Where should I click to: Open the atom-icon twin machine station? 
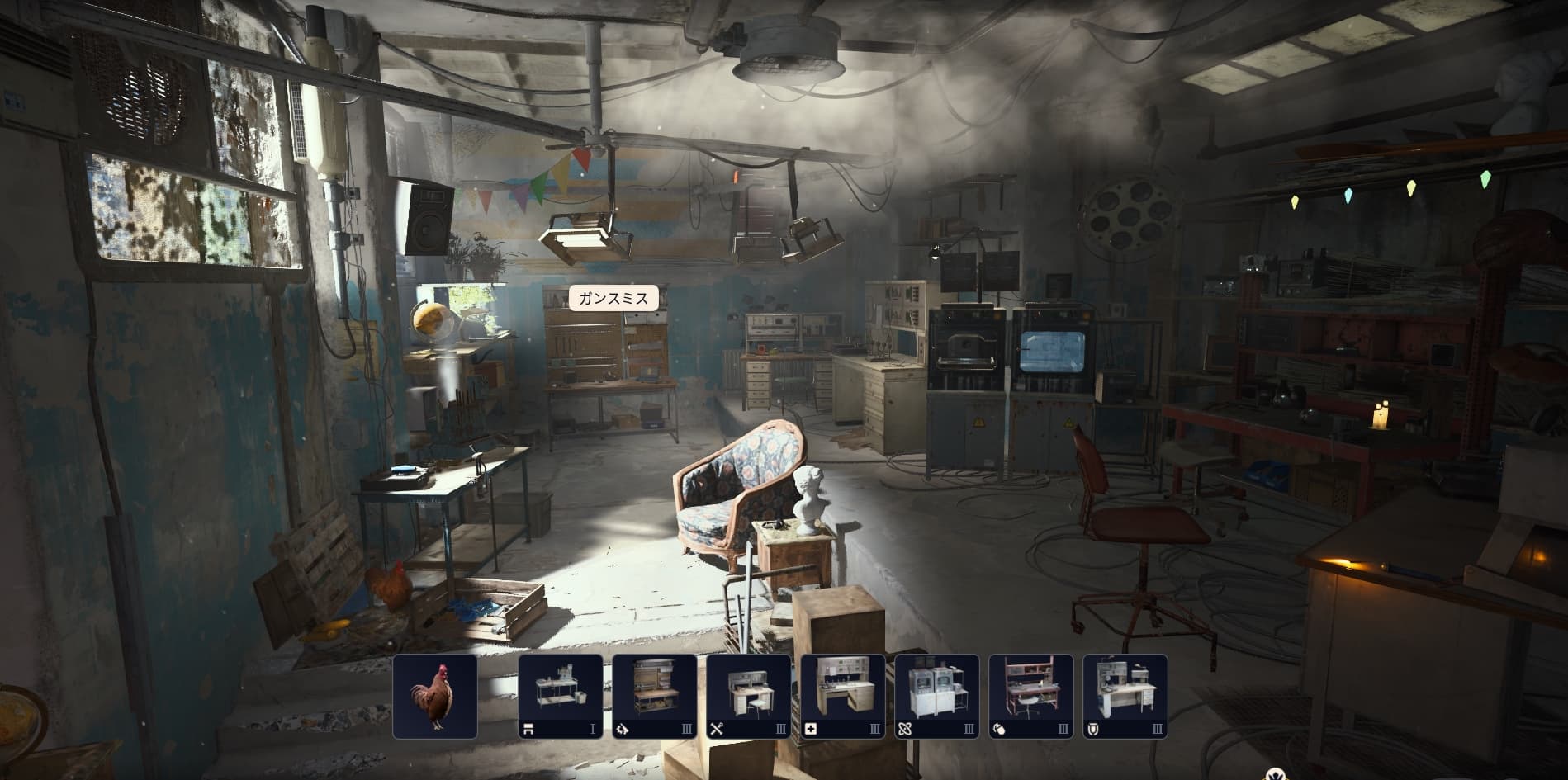coord(936,696)
